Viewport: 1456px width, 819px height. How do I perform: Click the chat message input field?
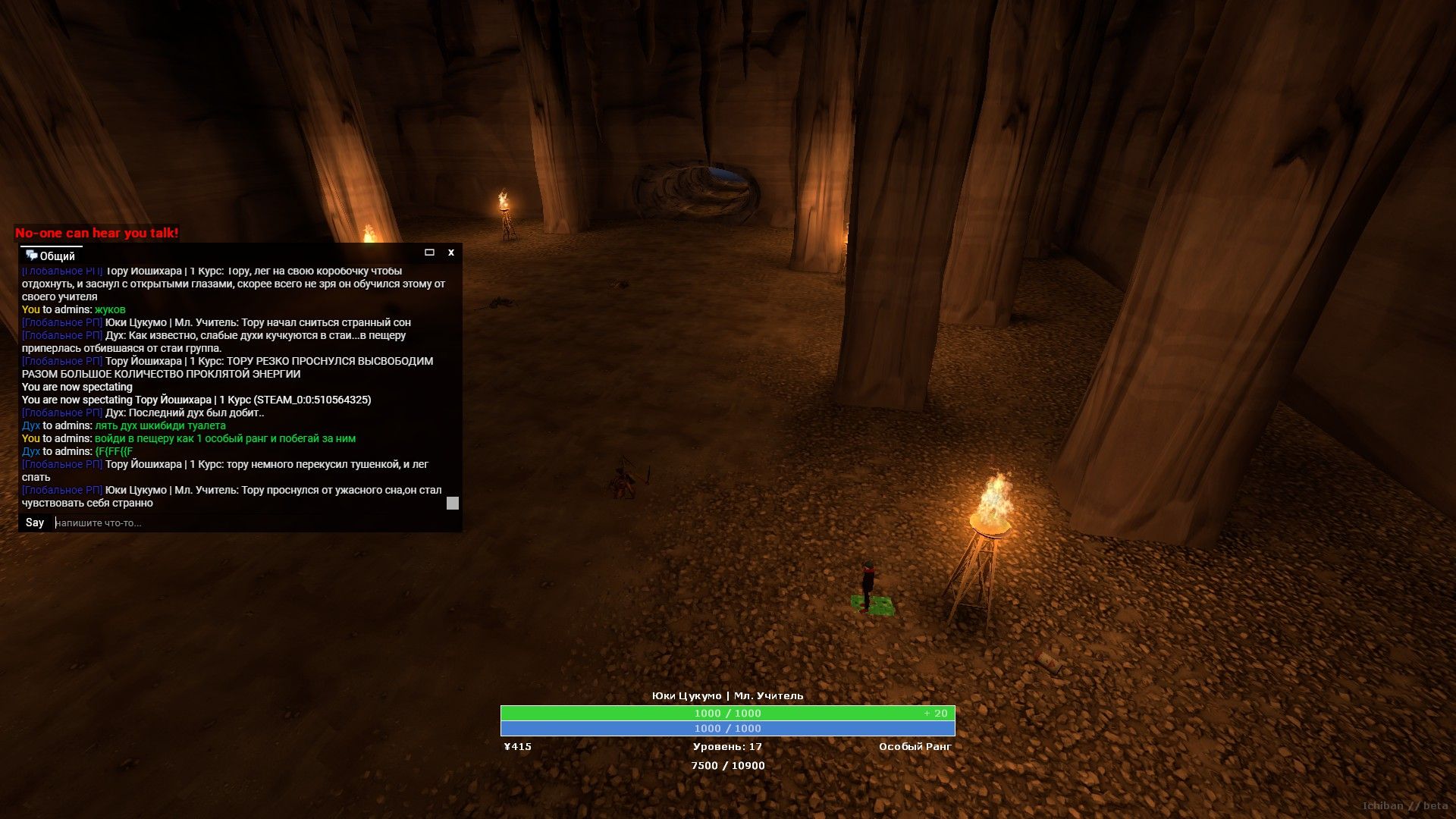point(250,522)
